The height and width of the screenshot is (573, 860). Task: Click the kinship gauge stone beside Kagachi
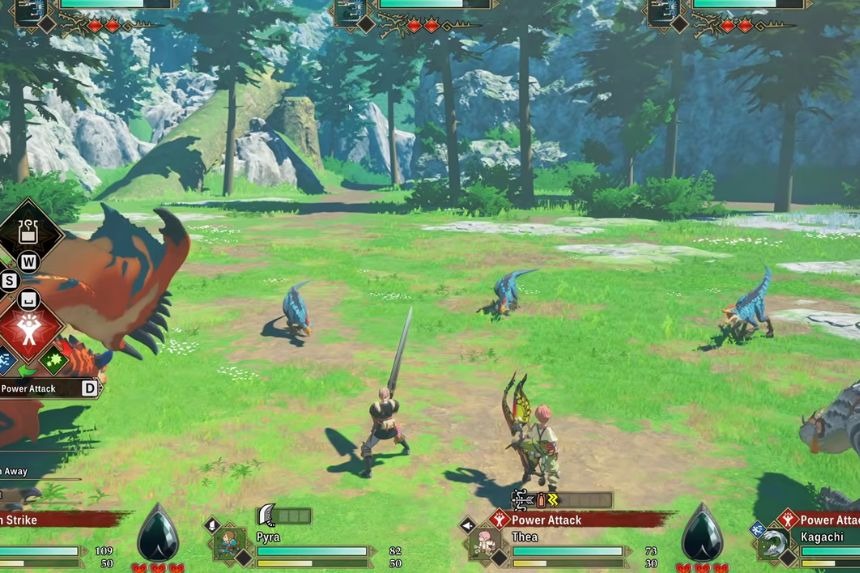pos(702,534)
